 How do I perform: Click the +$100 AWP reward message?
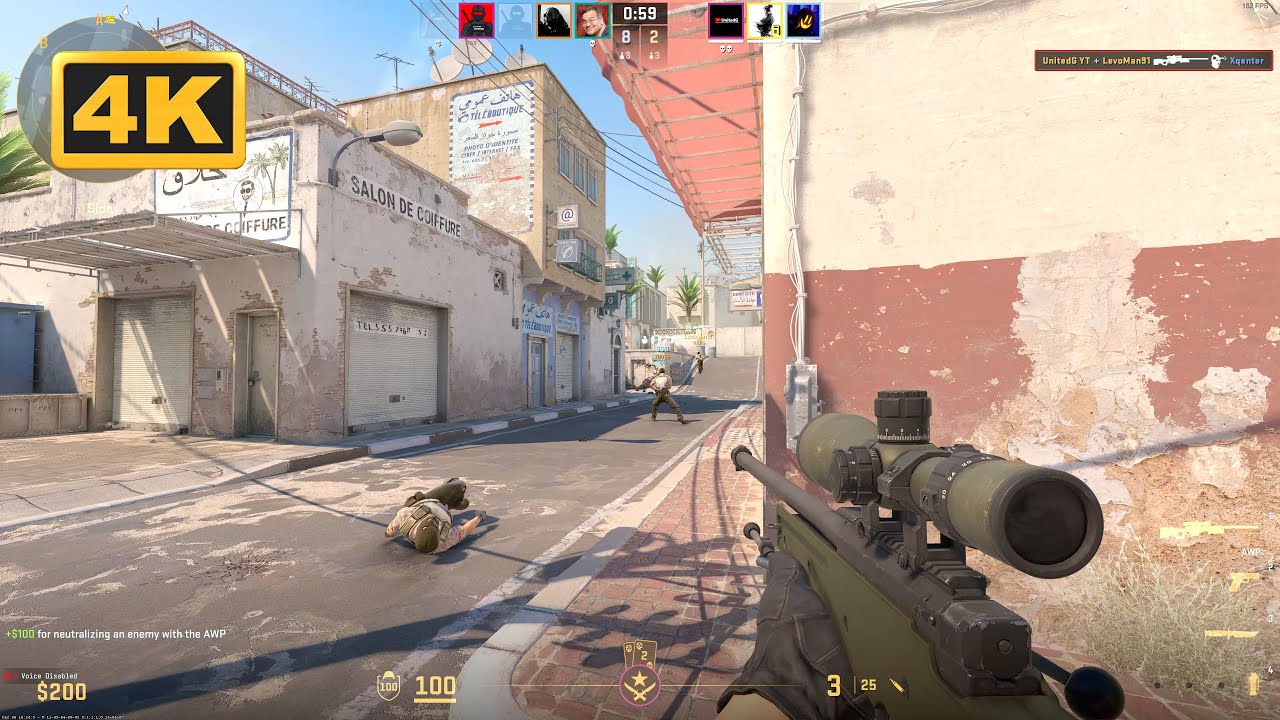[x=115, y=632]
